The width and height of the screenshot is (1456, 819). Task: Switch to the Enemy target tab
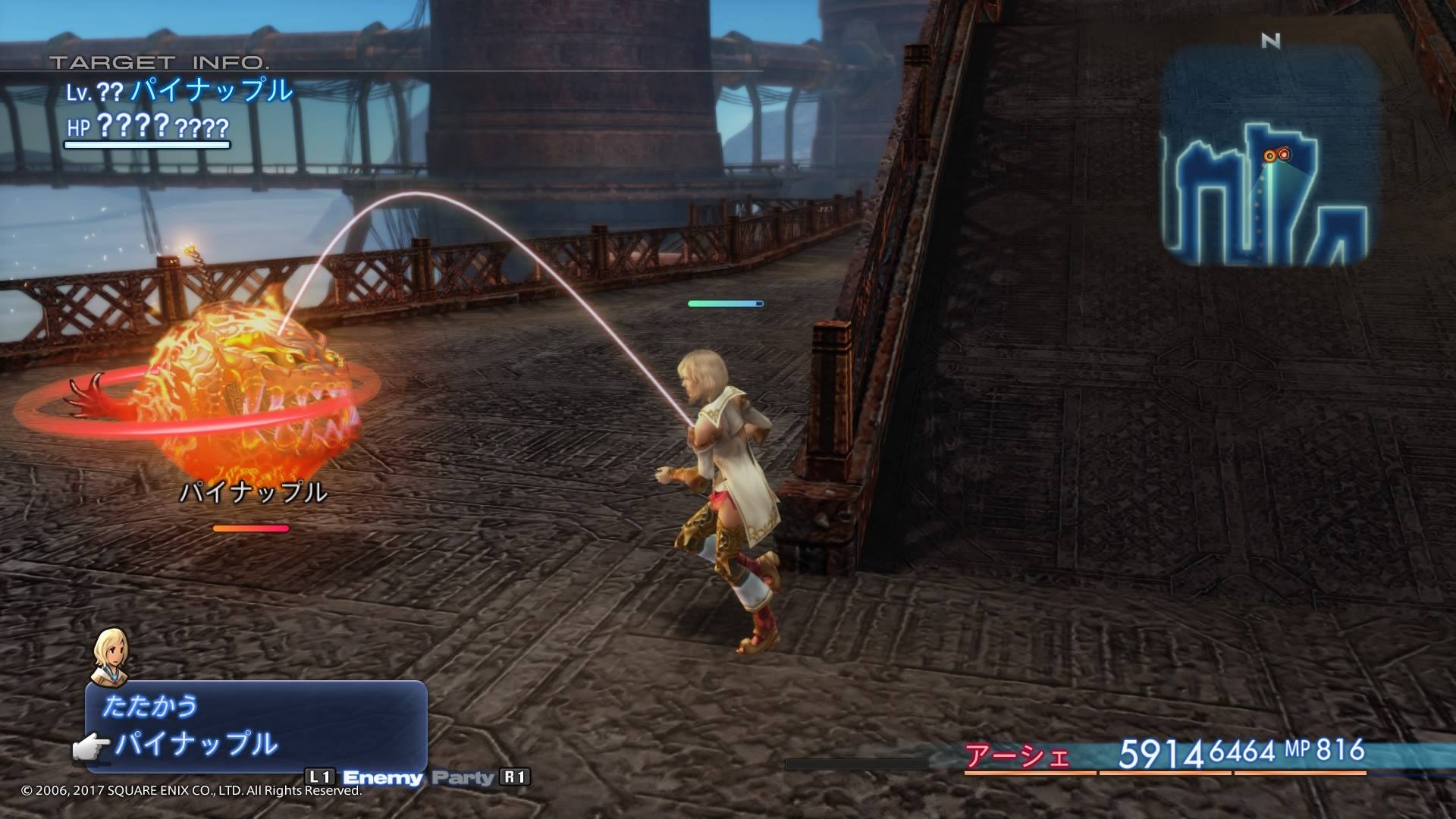[382, 777]
